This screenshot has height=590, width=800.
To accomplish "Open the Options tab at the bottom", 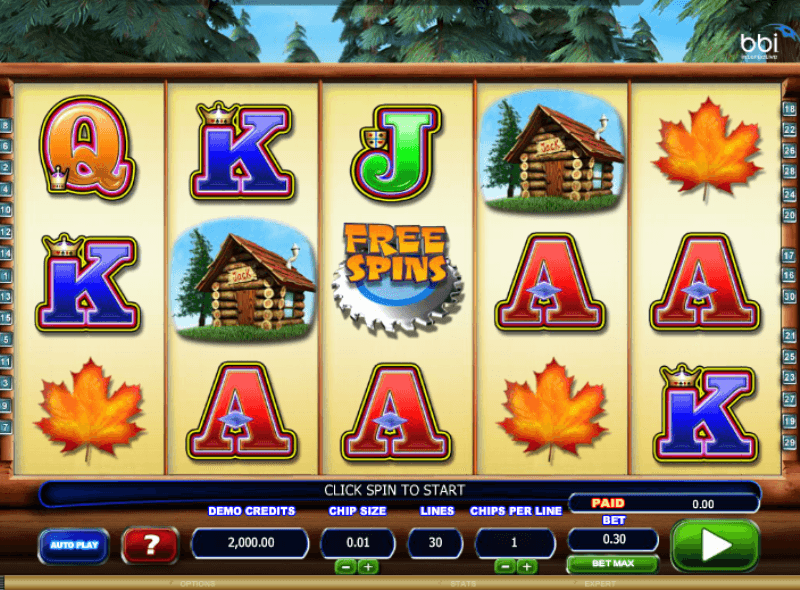I will coord(197,583).
